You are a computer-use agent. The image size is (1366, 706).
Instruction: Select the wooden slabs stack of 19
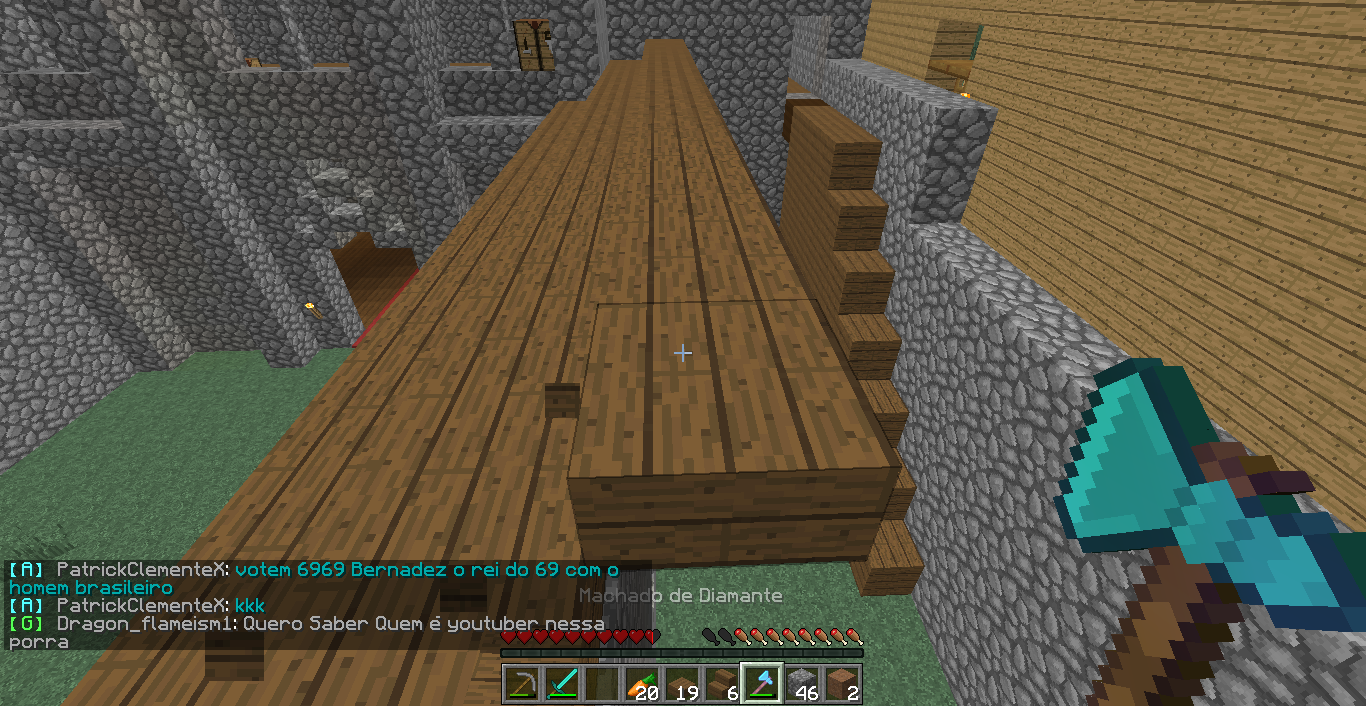point(682,684)
